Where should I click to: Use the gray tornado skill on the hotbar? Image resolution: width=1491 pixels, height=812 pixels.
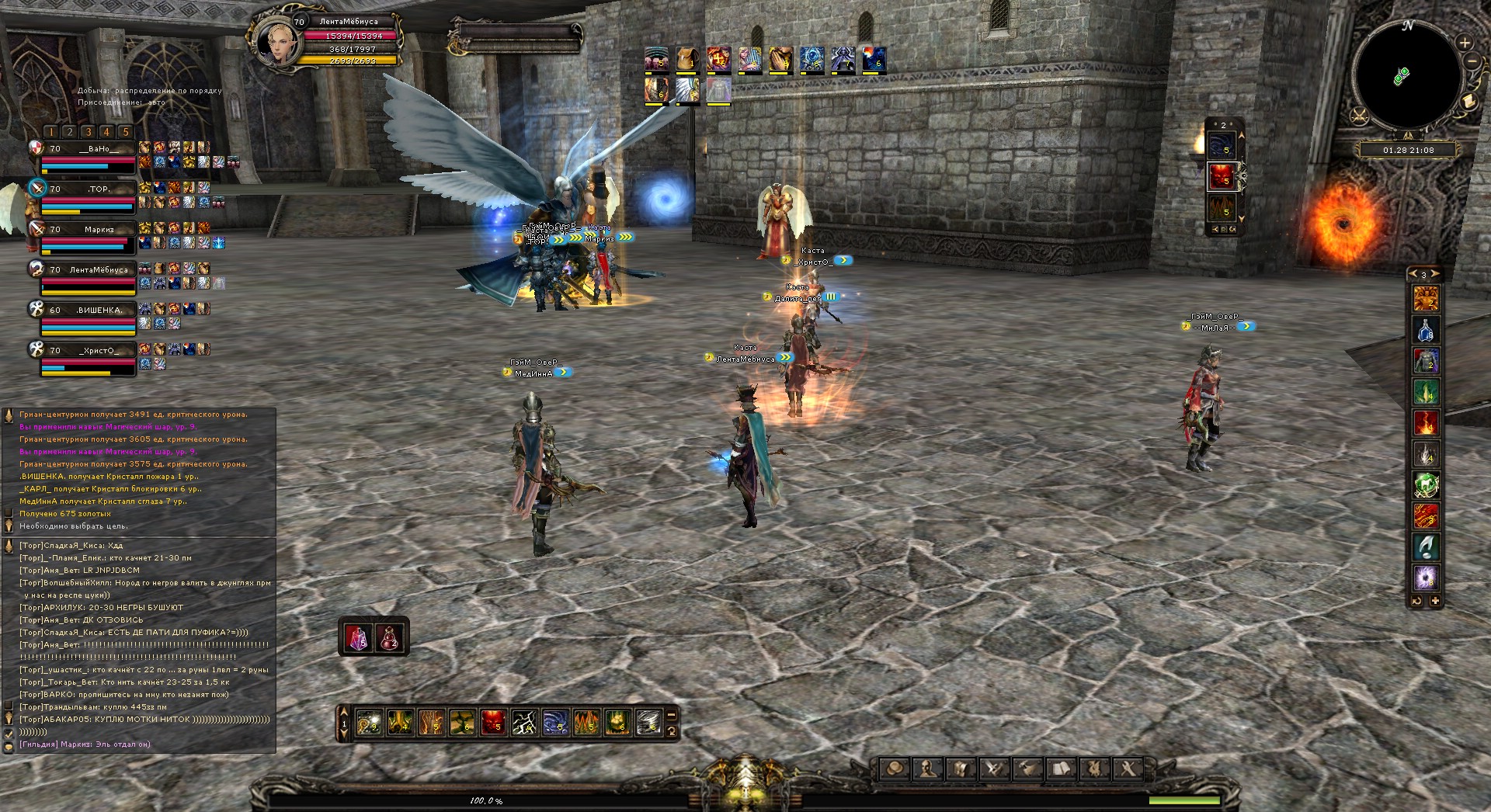coord(648,723)
